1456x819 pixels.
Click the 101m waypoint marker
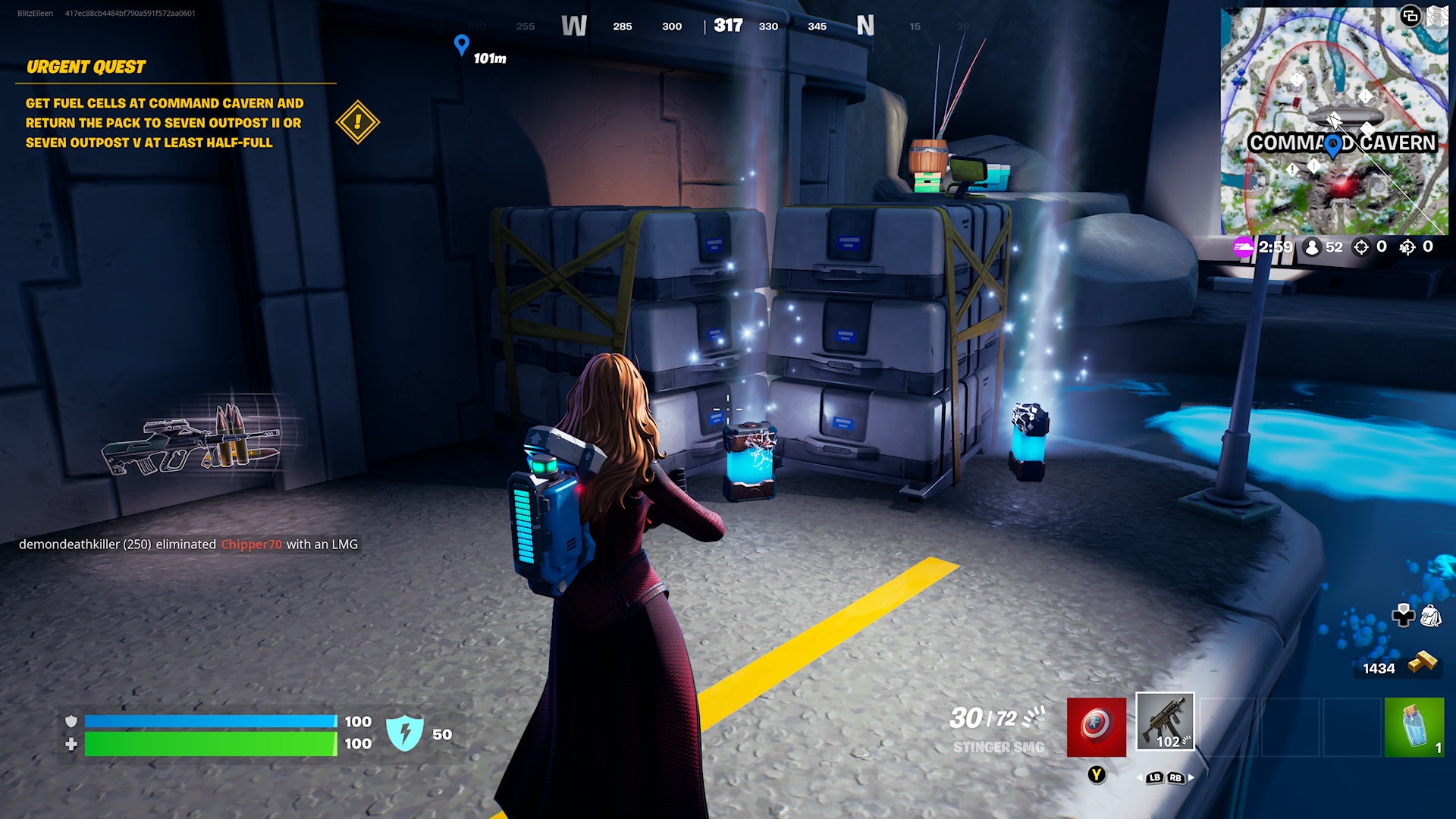click(460, 45)
